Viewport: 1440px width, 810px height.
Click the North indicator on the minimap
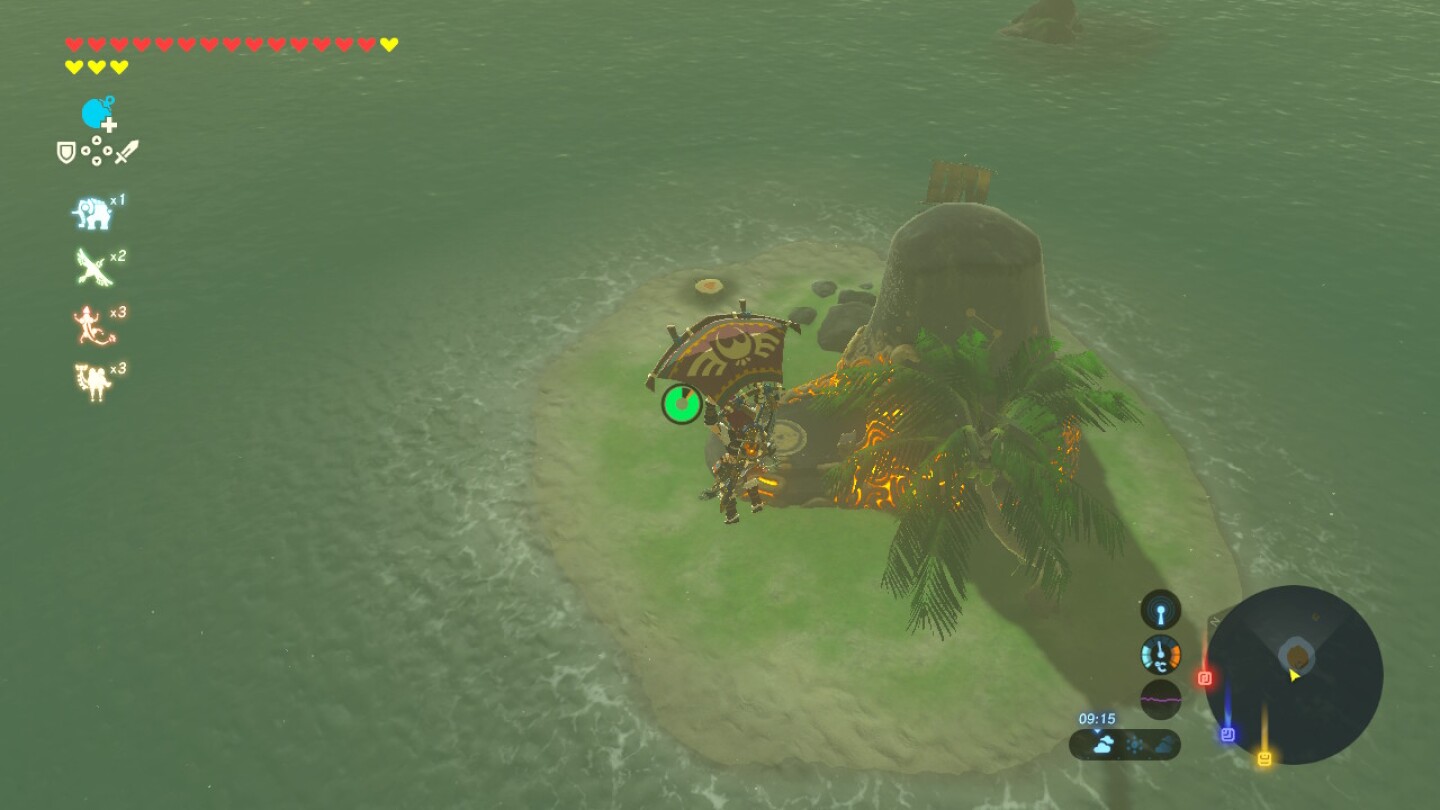tap(1214, 621)
